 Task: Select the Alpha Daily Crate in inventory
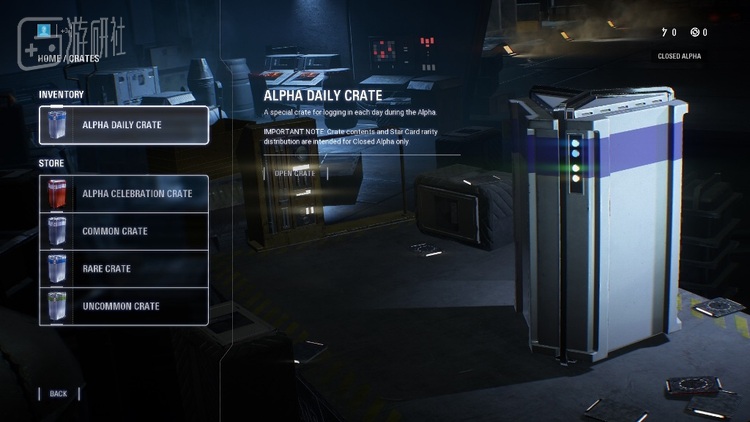point(124,125)
